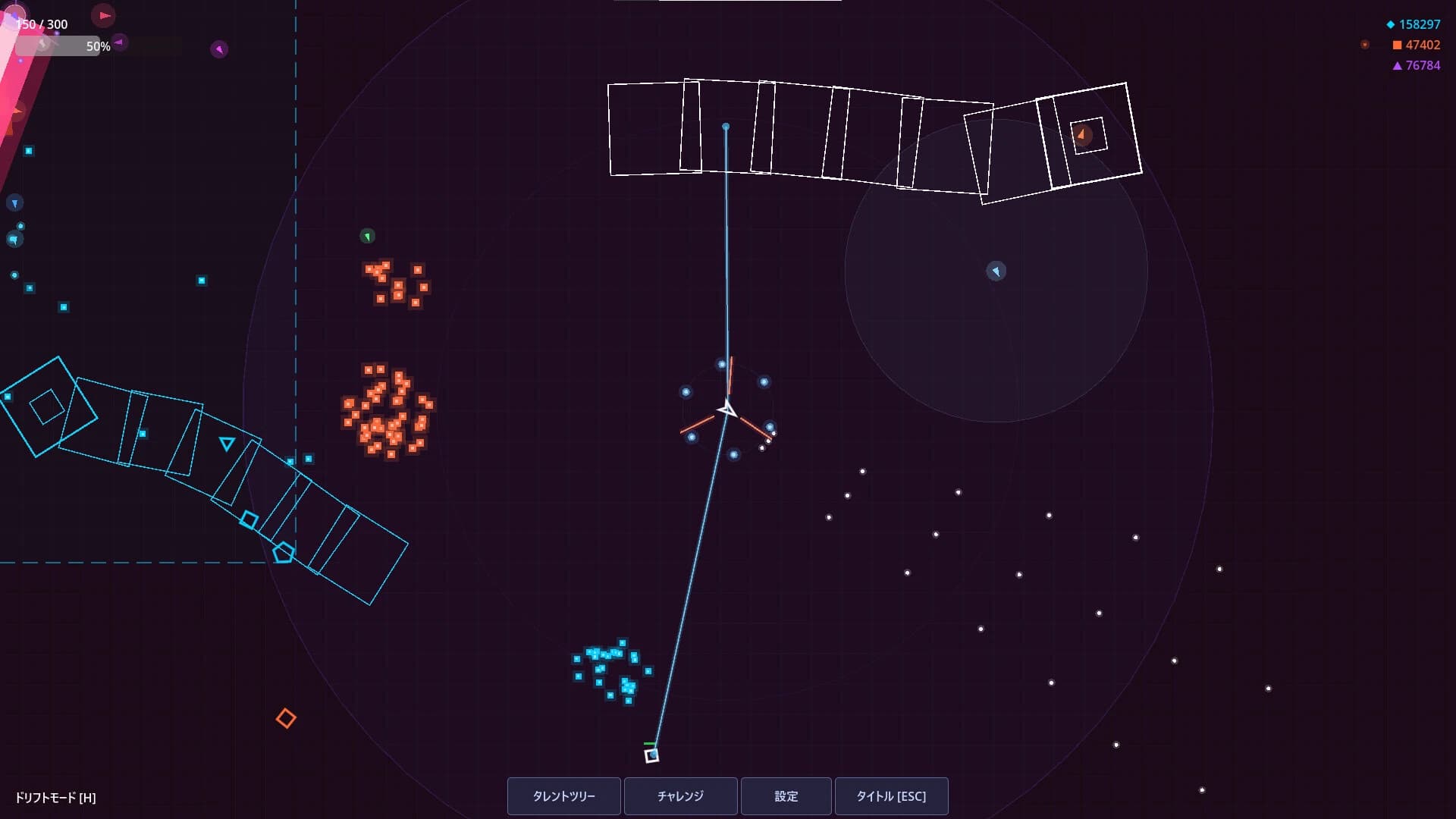The width and height of the screenshot is (1456, 819).
Task: Select the orange diamond pickup near bottom left
Action: (287, 718)
